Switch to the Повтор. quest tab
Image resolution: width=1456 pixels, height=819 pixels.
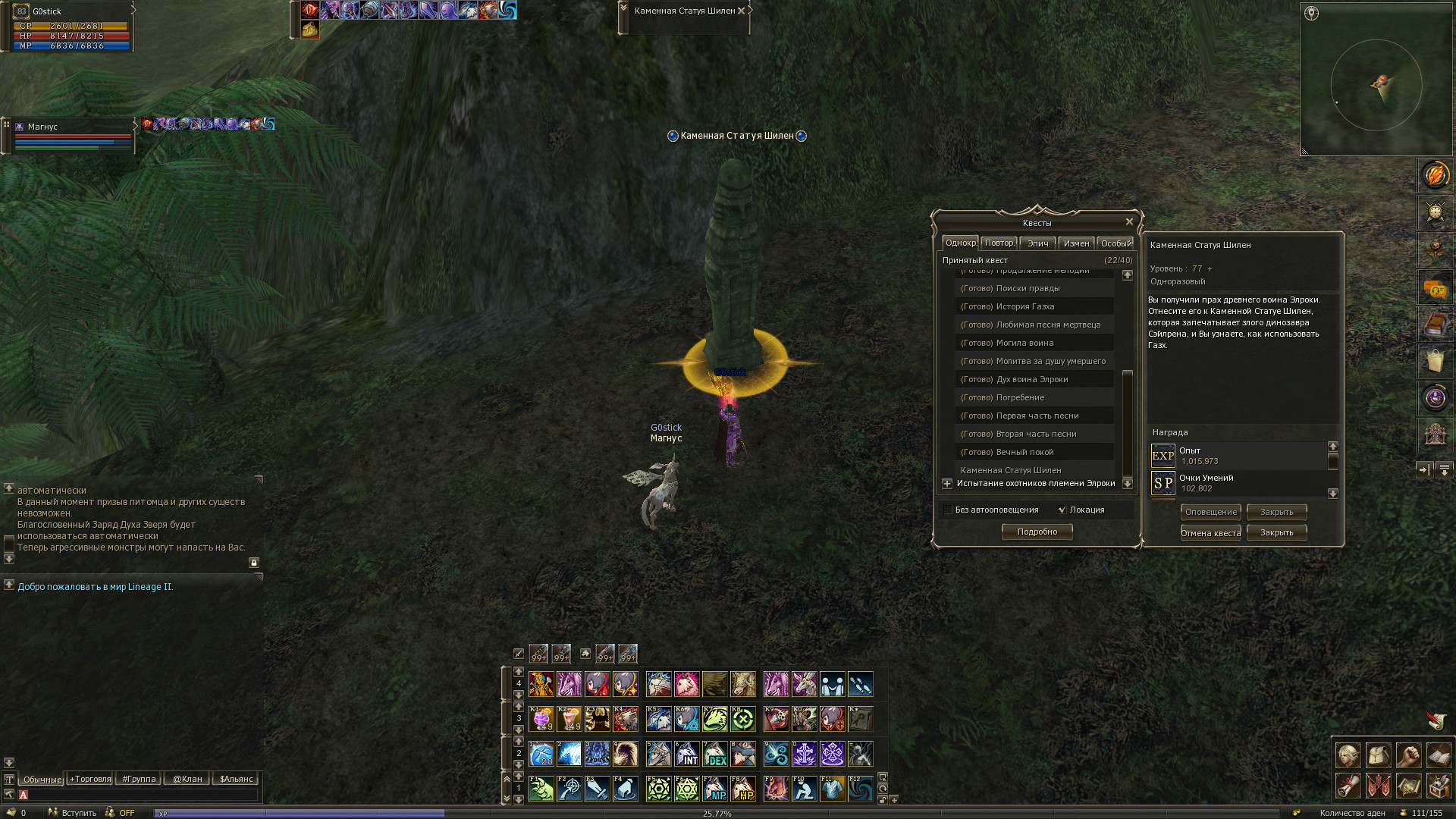click(x=999, y=243)
